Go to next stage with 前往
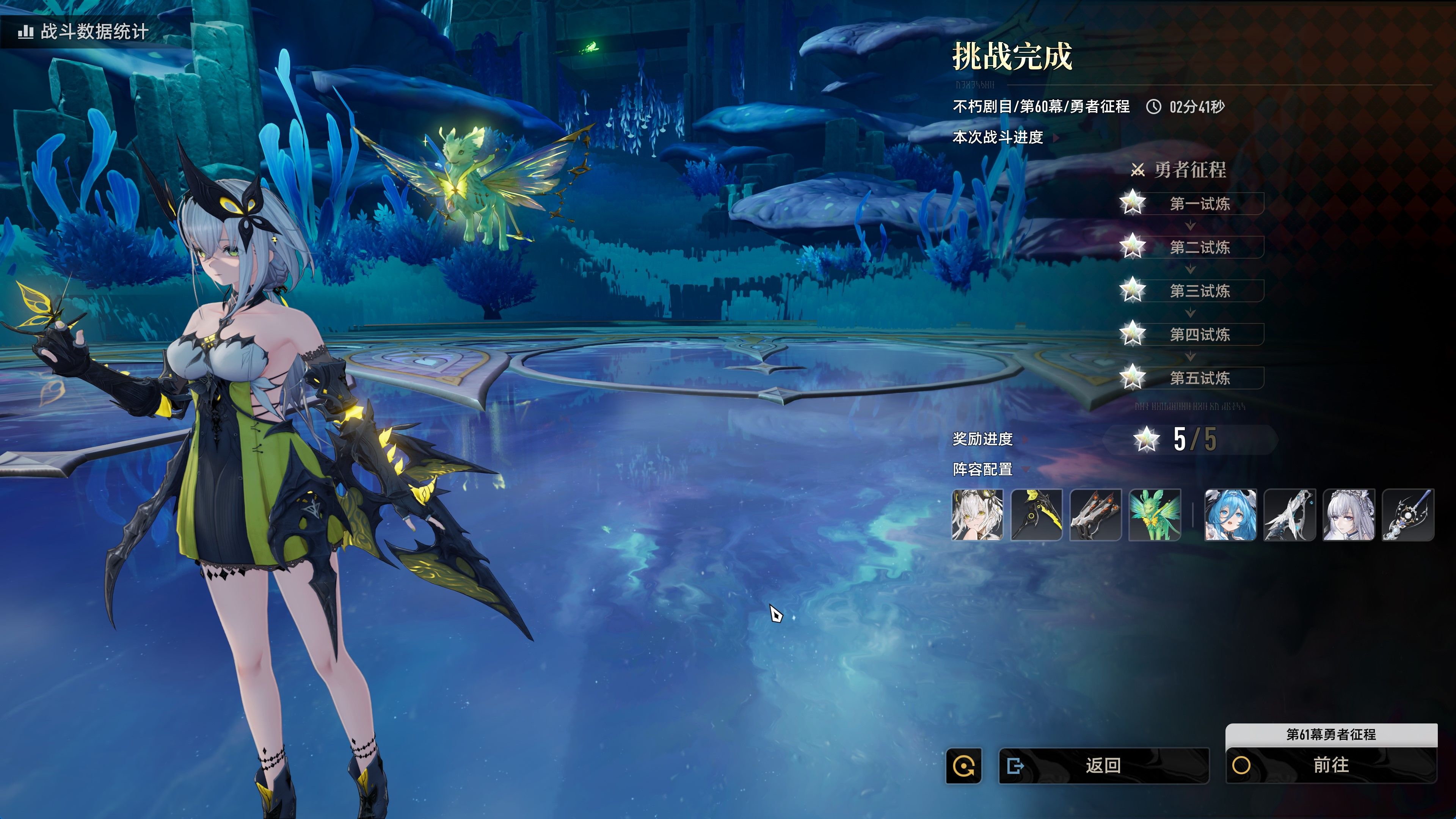Image resolution: width=1456 pixels, height=819 pixels. (x=1330, y=765)
